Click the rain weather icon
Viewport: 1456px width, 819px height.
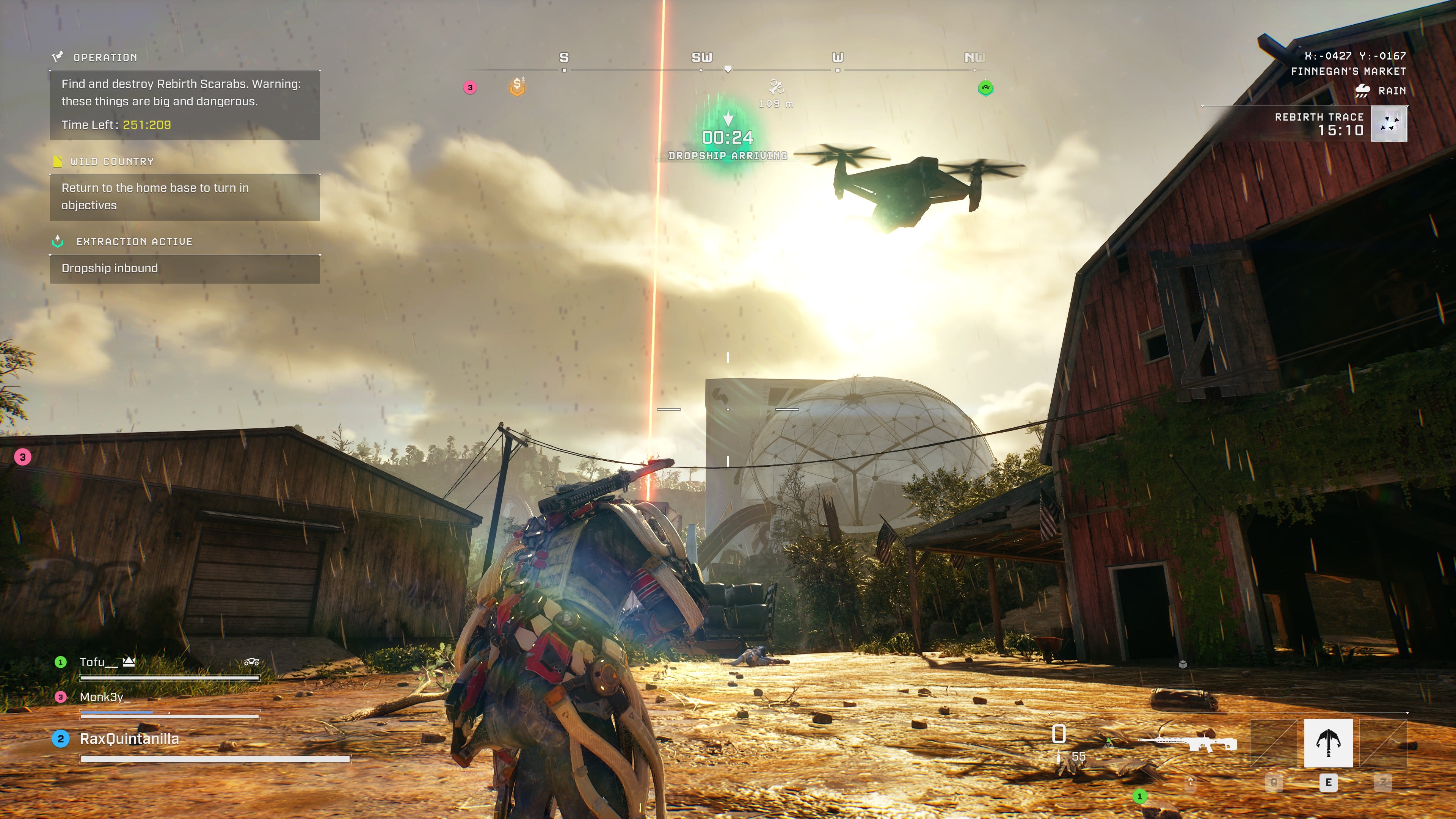pos(1362,91)
